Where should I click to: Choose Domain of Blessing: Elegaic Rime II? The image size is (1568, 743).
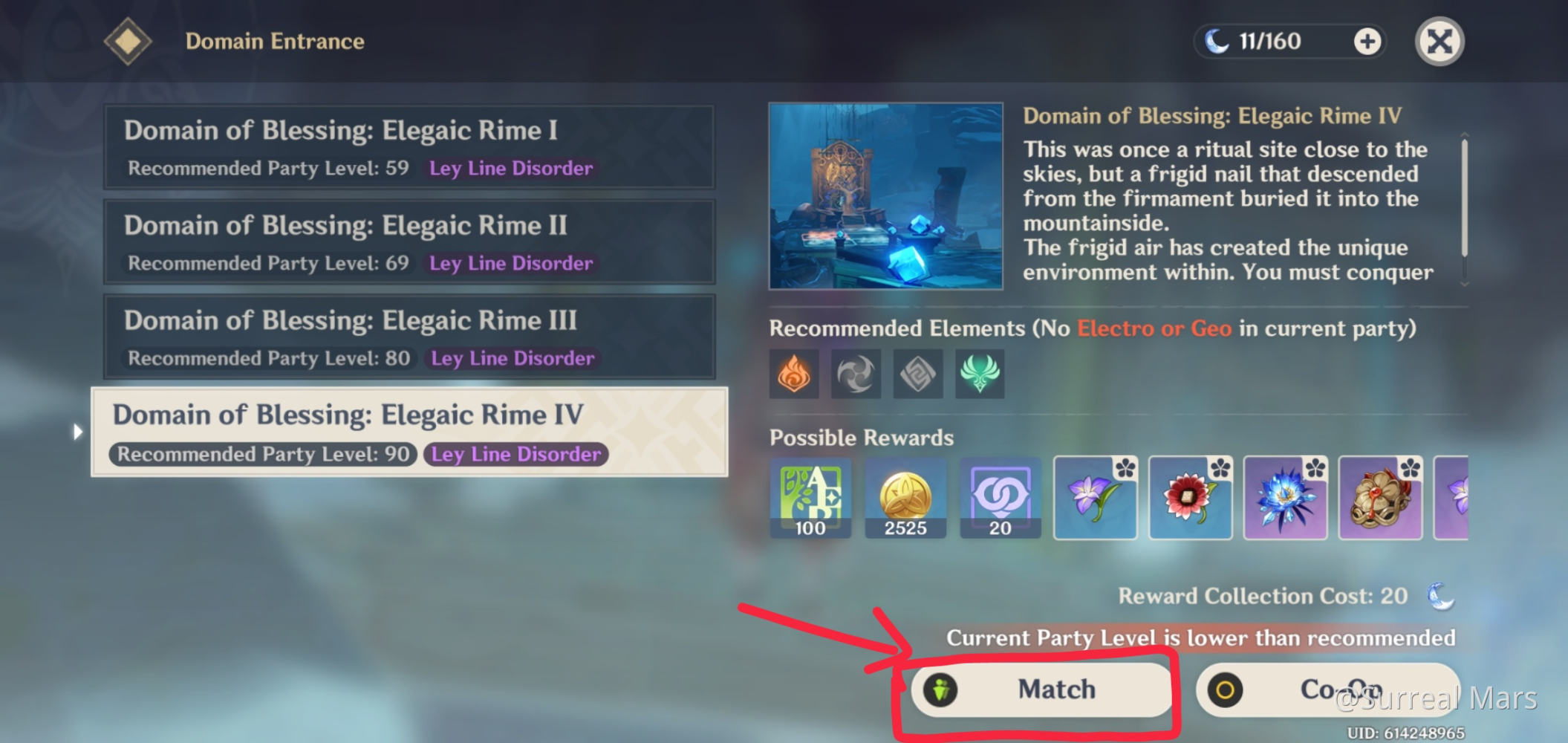tap(409, 242)
